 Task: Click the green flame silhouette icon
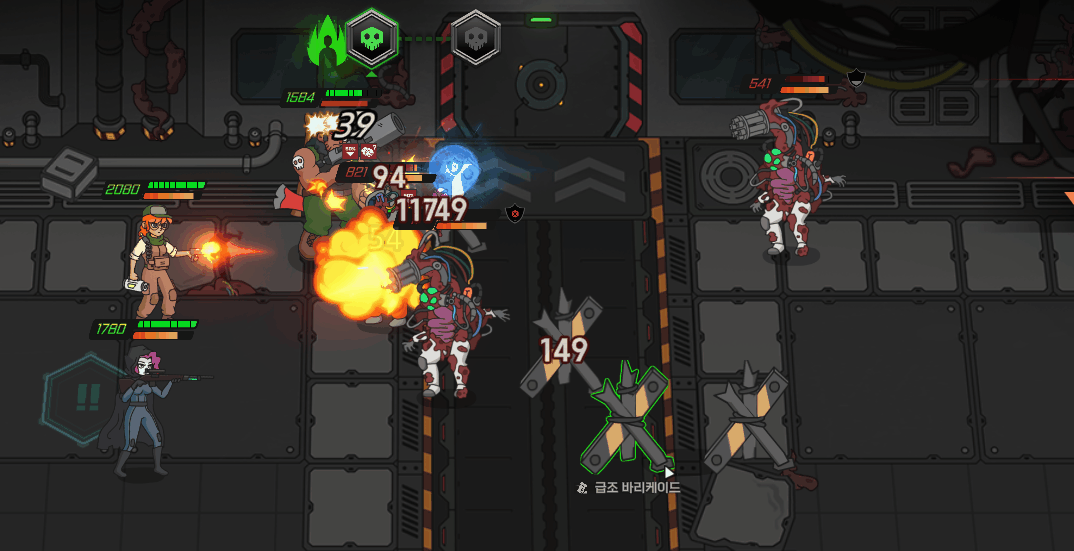pyautogui.click(x=325, y=43)
